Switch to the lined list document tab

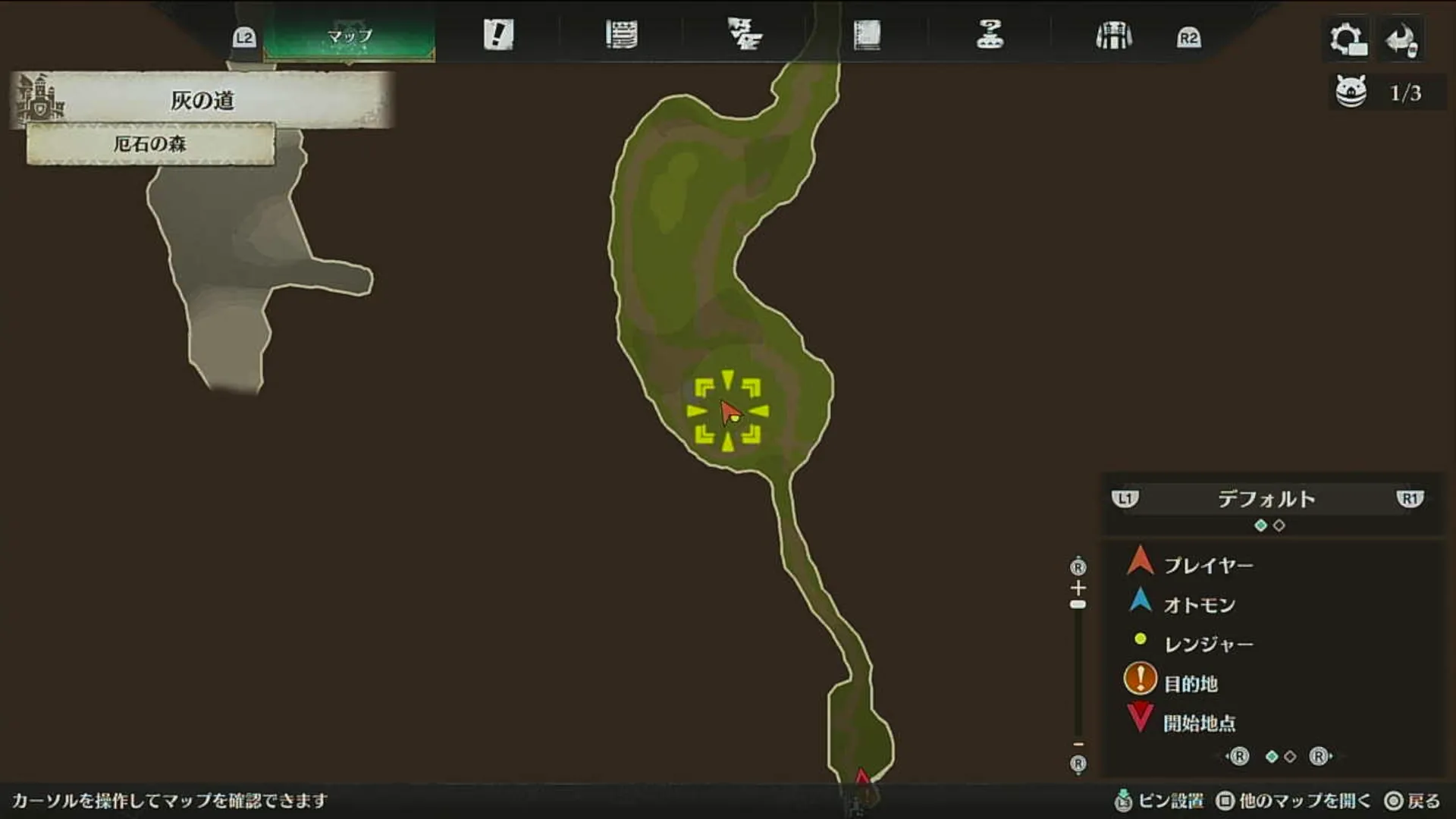pos(621,35)
